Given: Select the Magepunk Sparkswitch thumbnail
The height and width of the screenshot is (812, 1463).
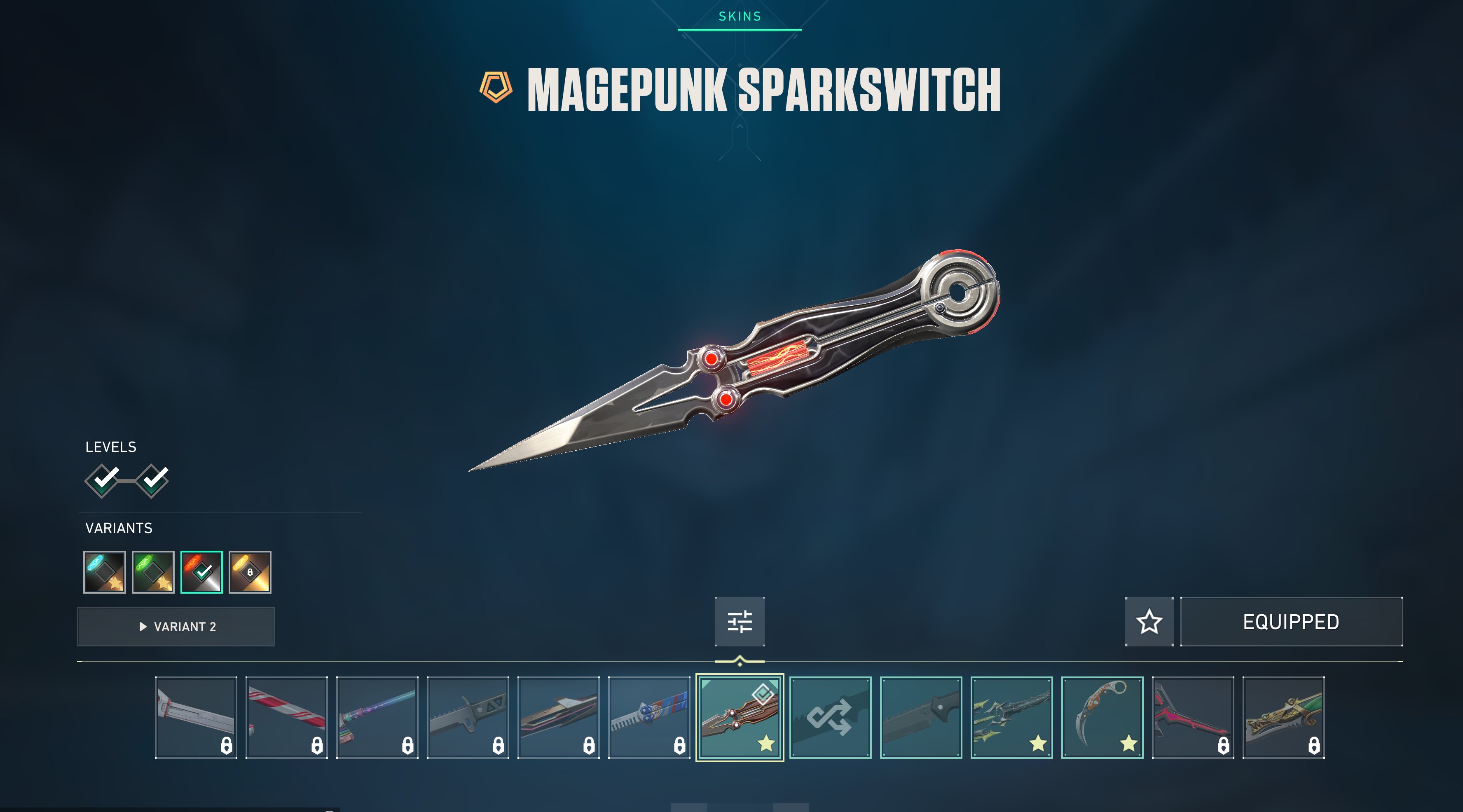Looking at the screenshot, I should pos(740,717).
